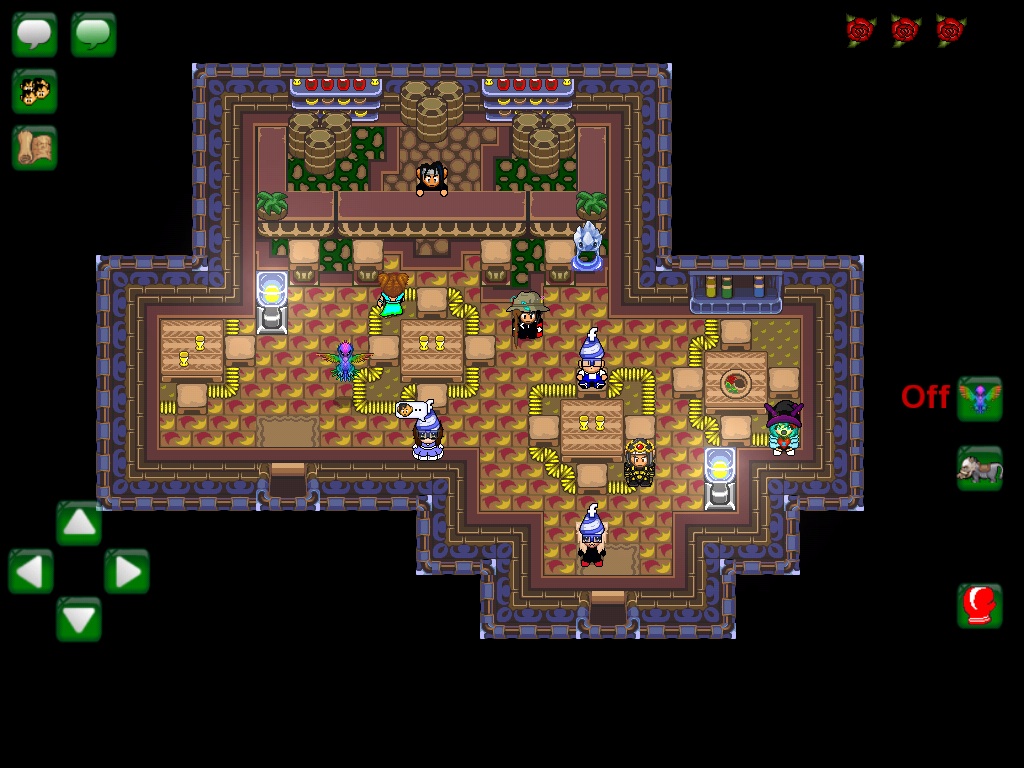Image resolution: width=1024 pixels, height=768 pixels.
Task: Move down with the down arrow
Action: point(79,619)
